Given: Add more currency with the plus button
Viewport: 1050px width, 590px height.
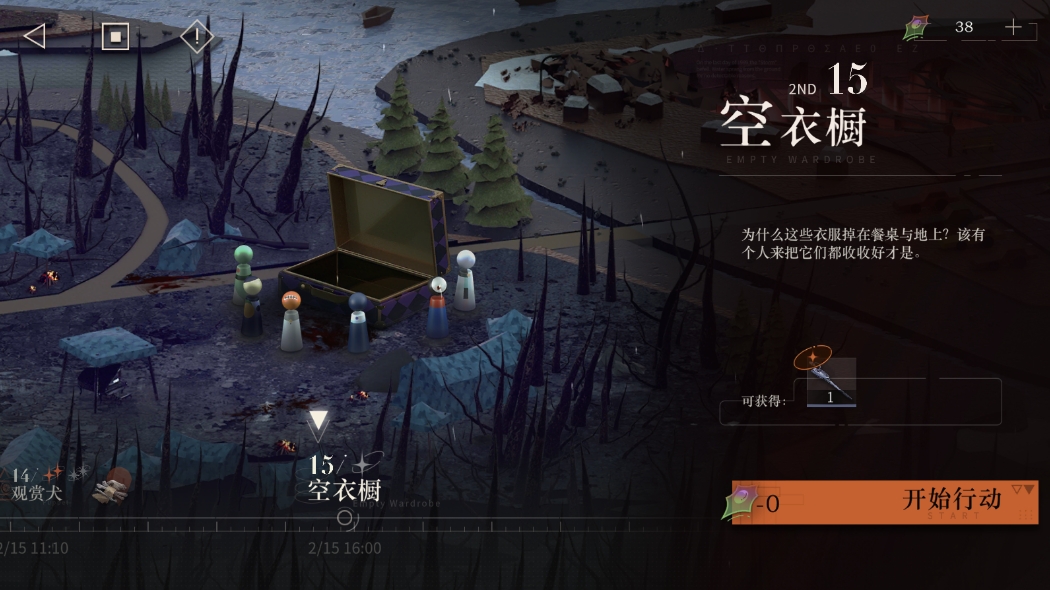Looking at the screenshot, I should 1013,28.
